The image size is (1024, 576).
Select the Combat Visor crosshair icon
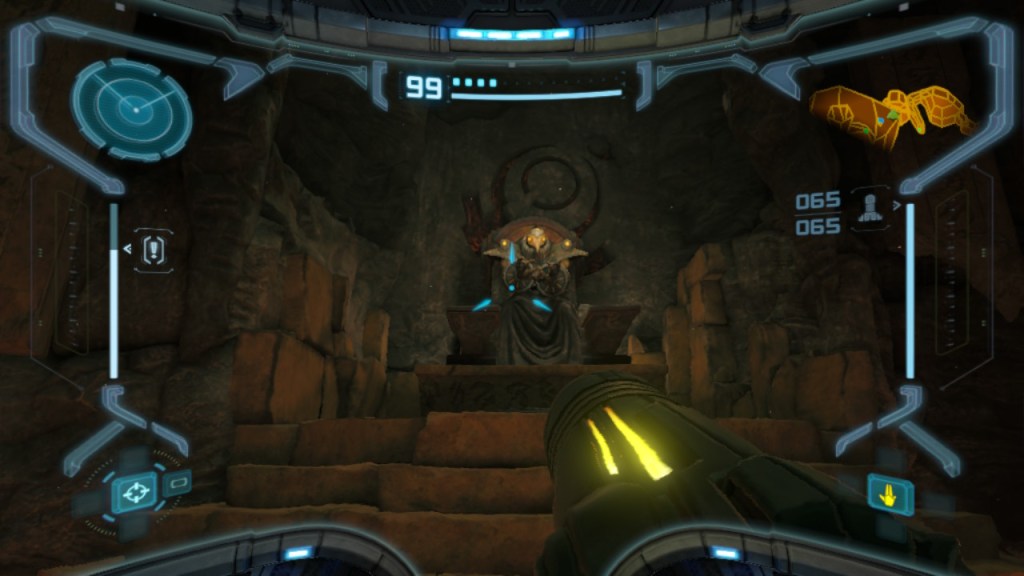pyautogui.click(x=133, y=492)
